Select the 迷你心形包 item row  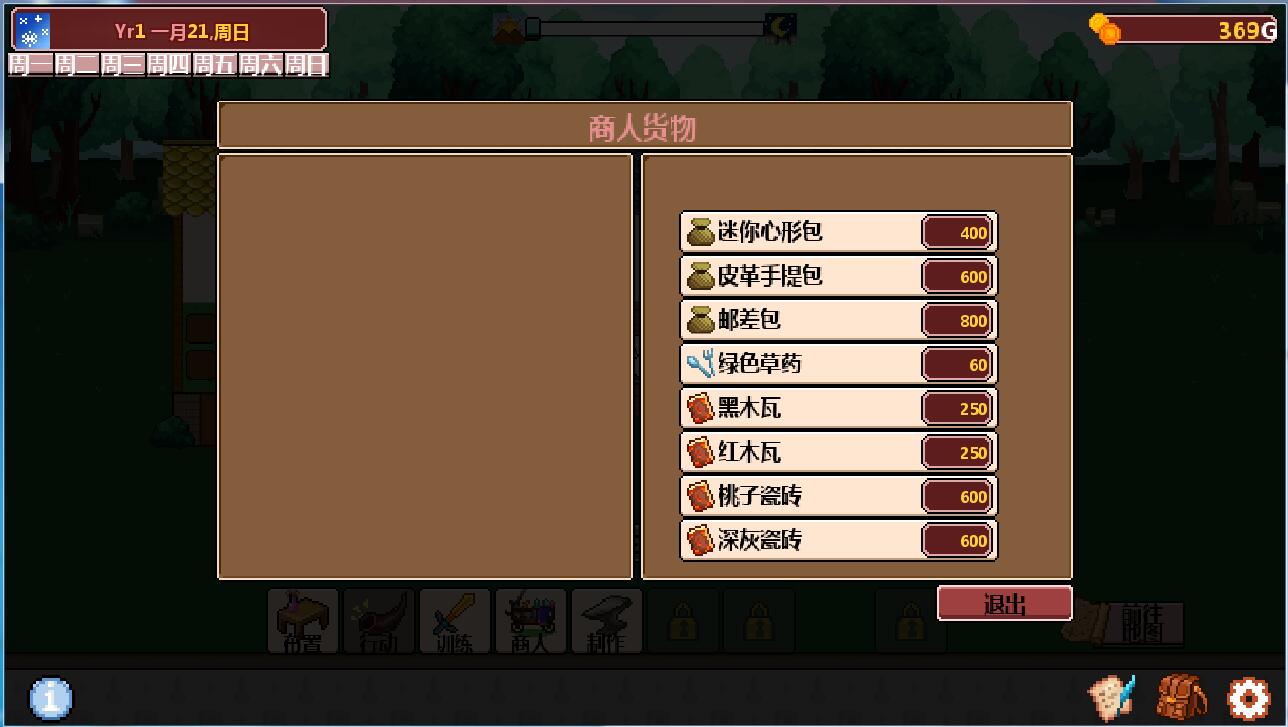point(838,232)
